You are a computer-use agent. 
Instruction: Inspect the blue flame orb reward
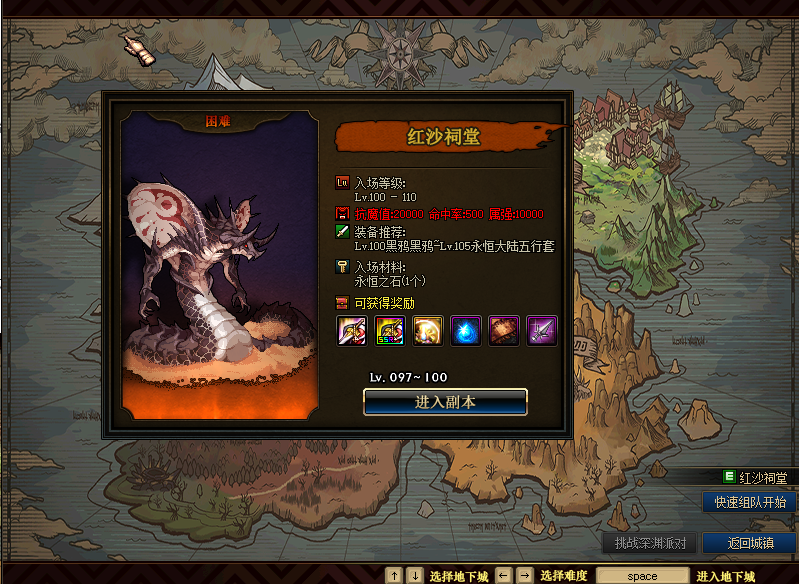tap(465, 331)
